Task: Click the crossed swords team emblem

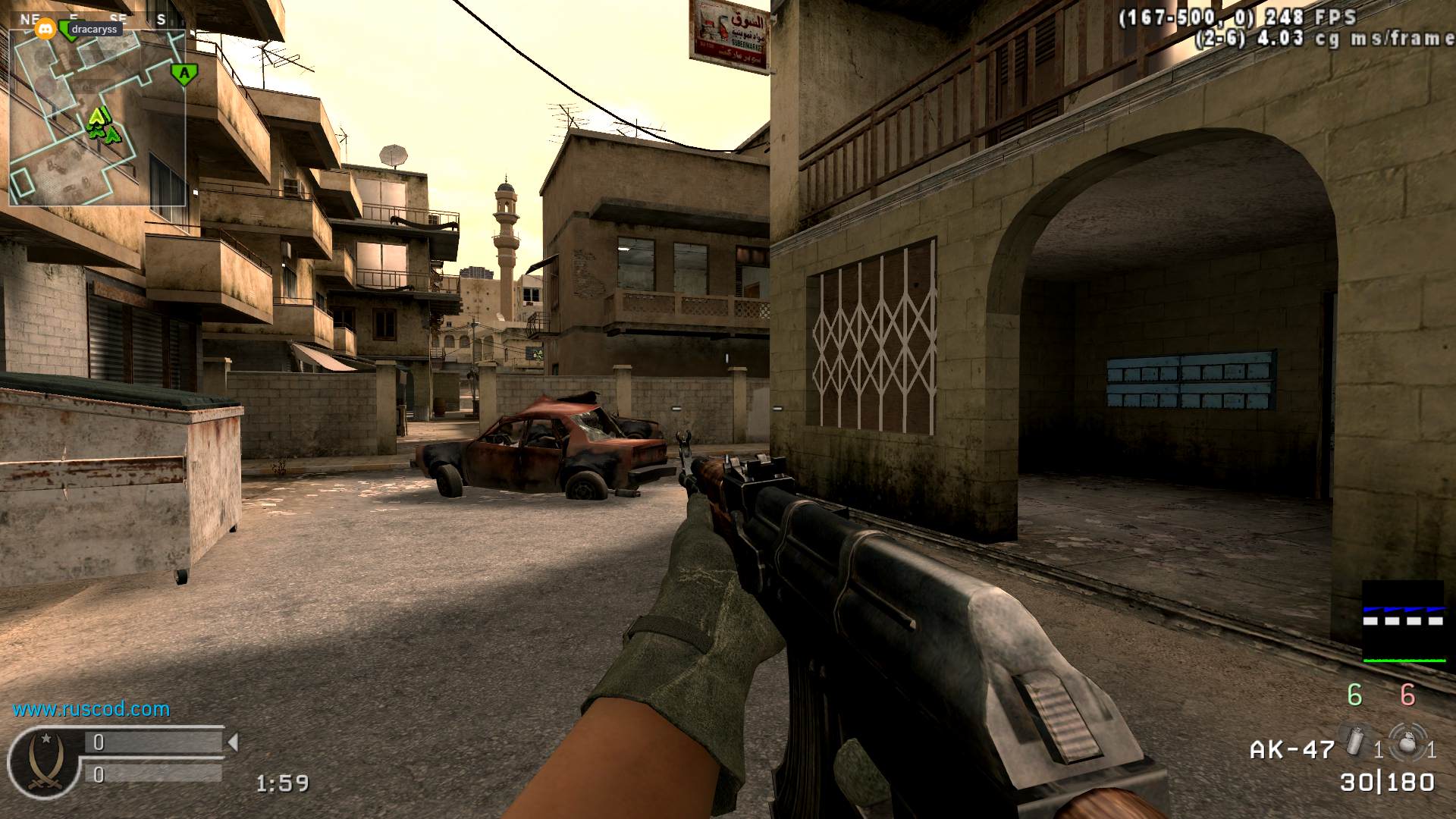Action: 43,761
